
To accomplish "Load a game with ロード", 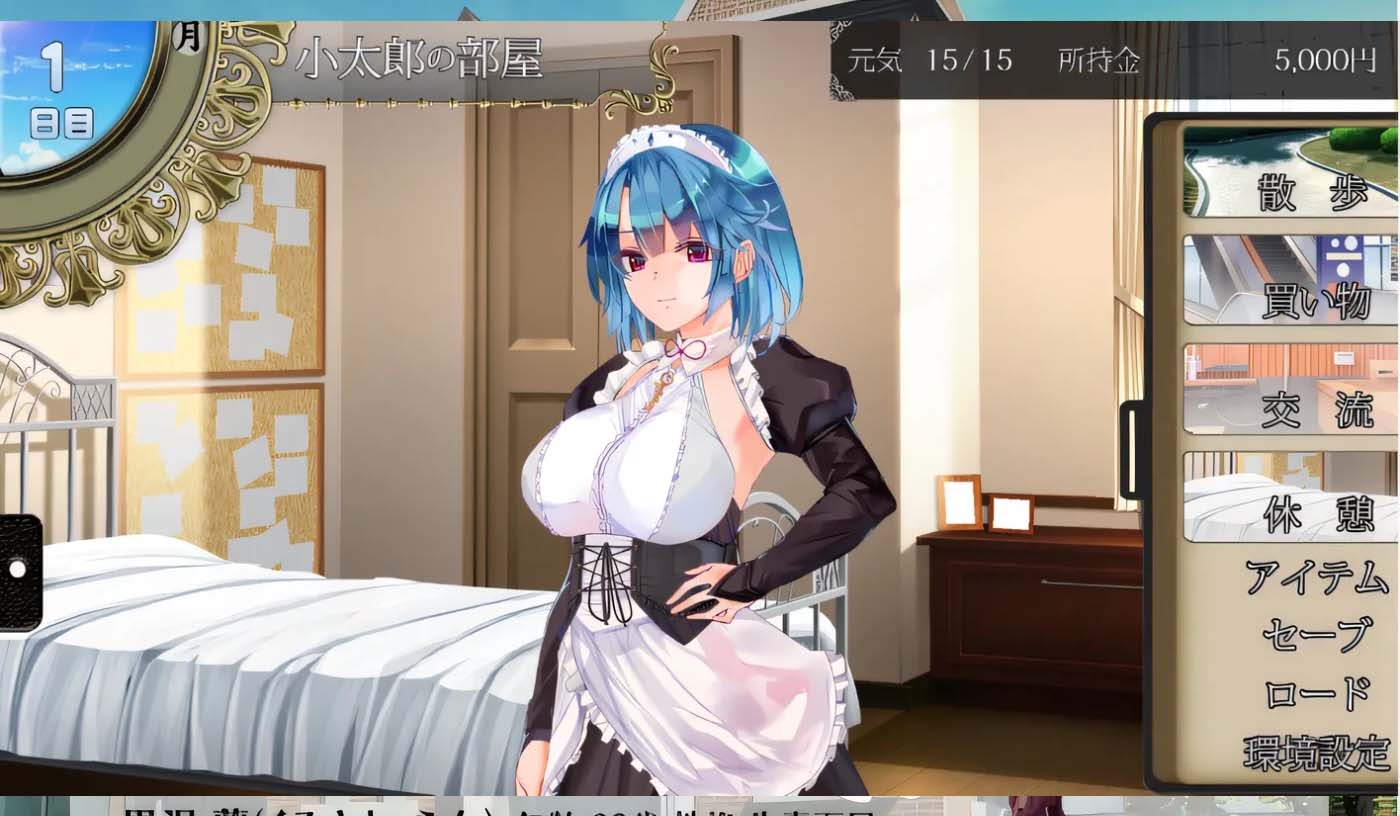I will (1316, 693).
